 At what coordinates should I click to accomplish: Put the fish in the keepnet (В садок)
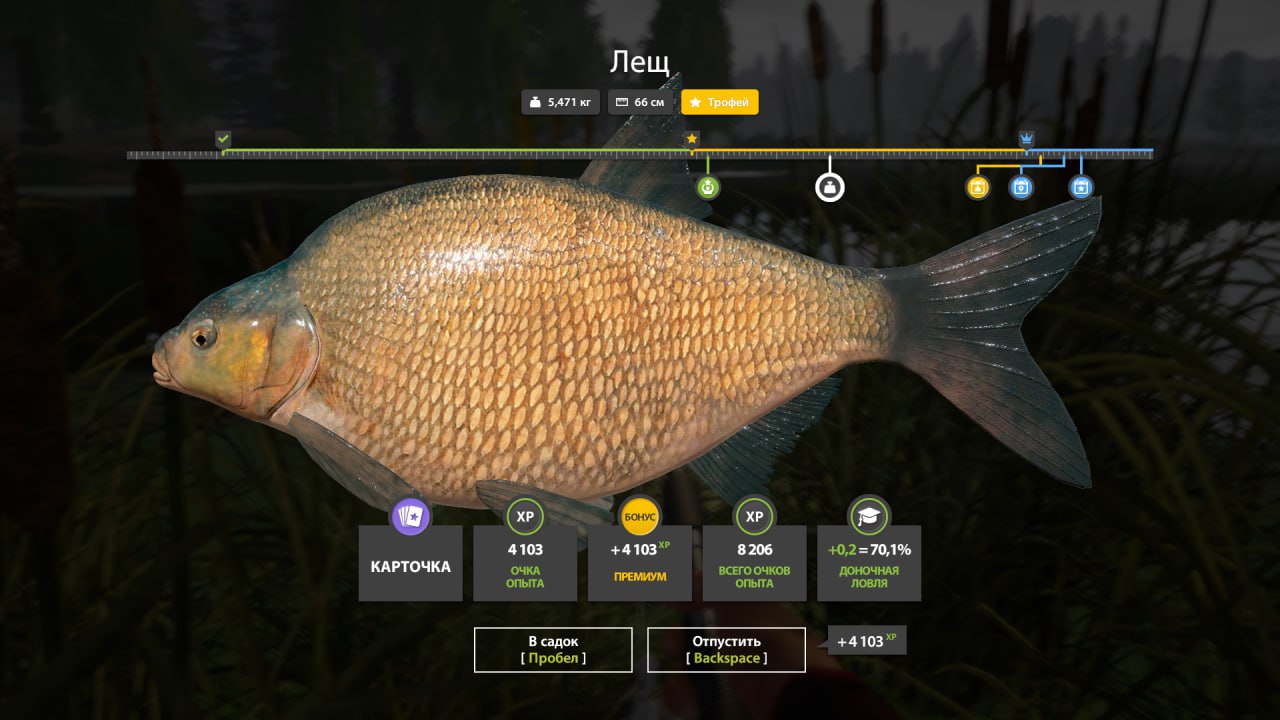(x=553, y=649)
